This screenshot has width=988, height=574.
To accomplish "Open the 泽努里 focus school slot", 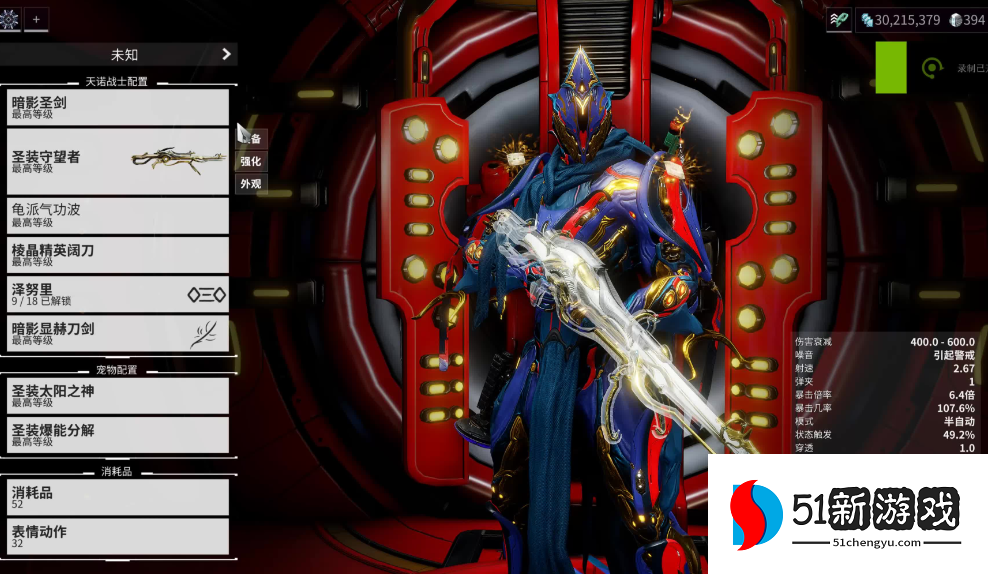I will (x=118, y=294).
